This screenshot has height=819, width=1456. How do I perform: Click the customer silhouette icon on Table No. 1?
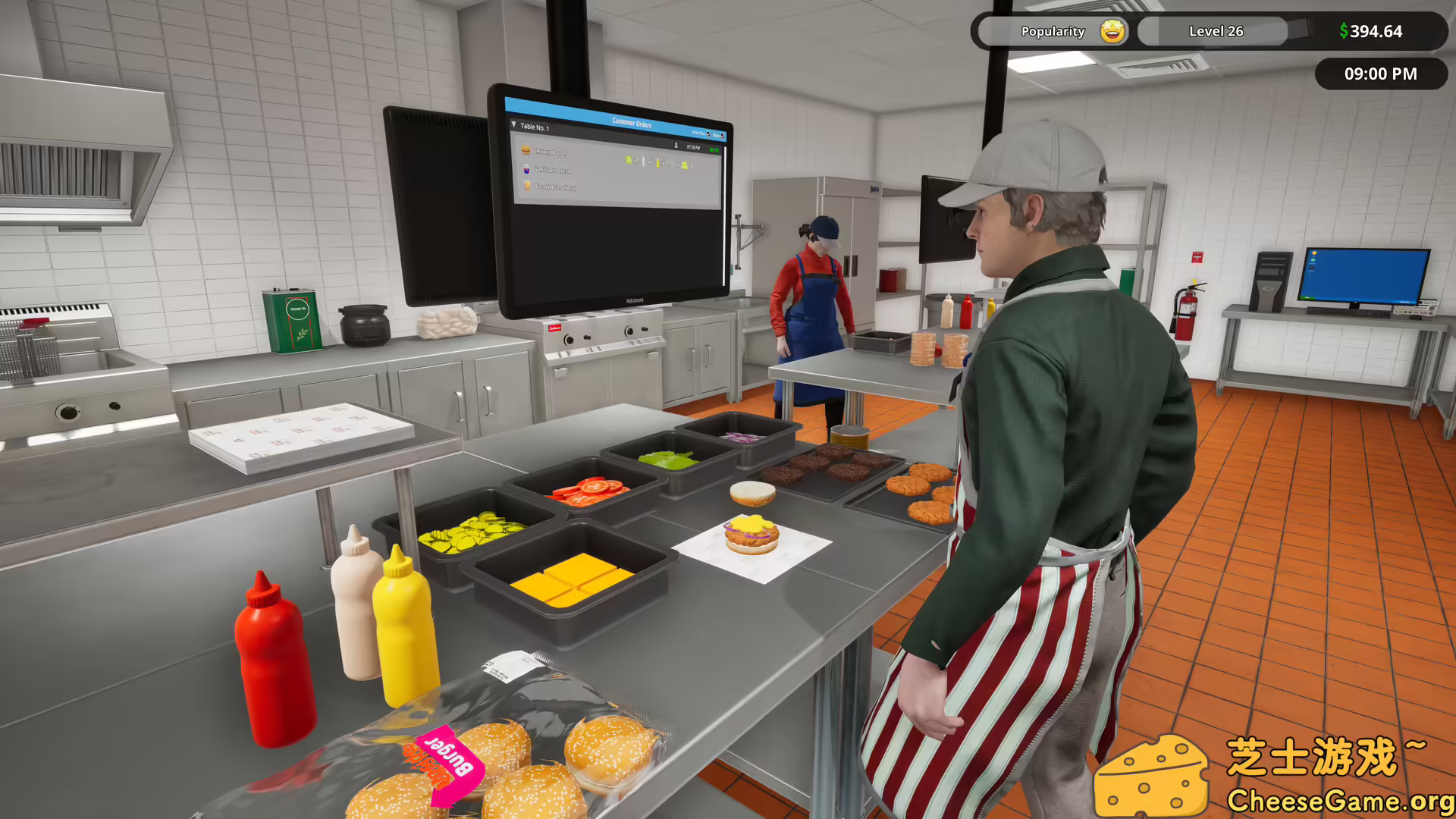coord(676,146)
